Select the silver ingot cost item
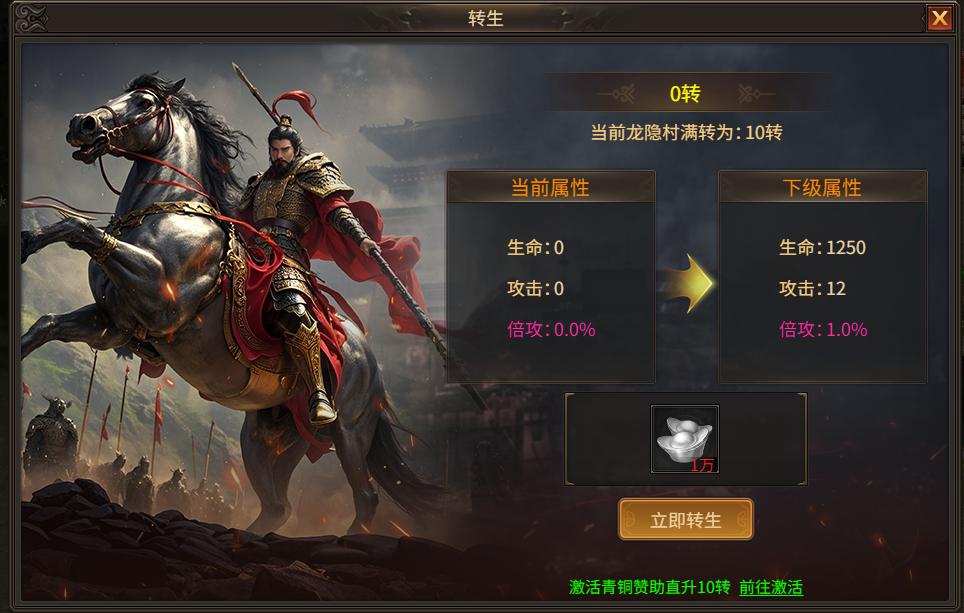964x613 pixels. pos(685,439)
